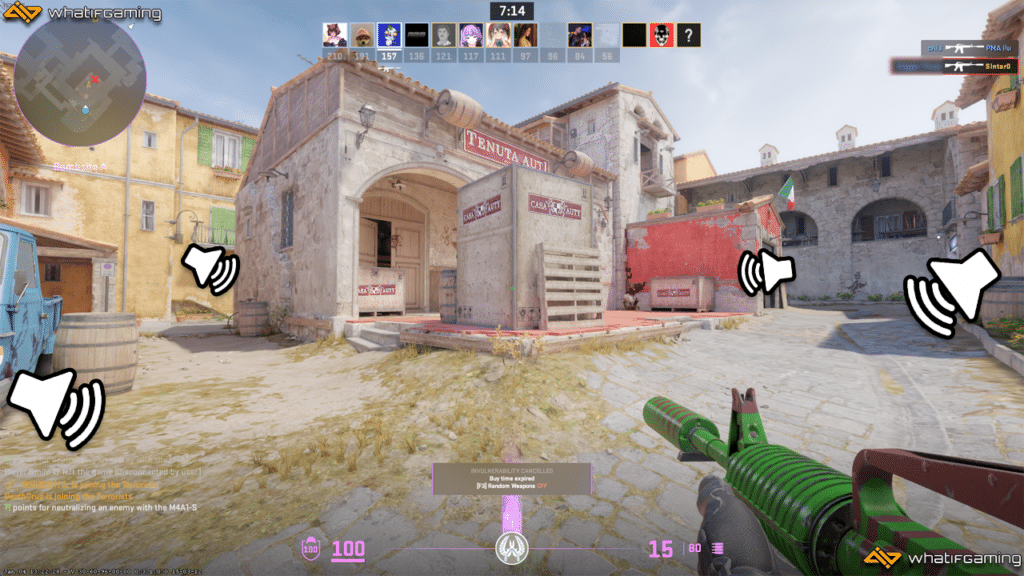Image resolution: width=1024 pixels, height=576 pixels.
Task: Select the grayscale man portrait avatar
Action: [x=443, y=36]
